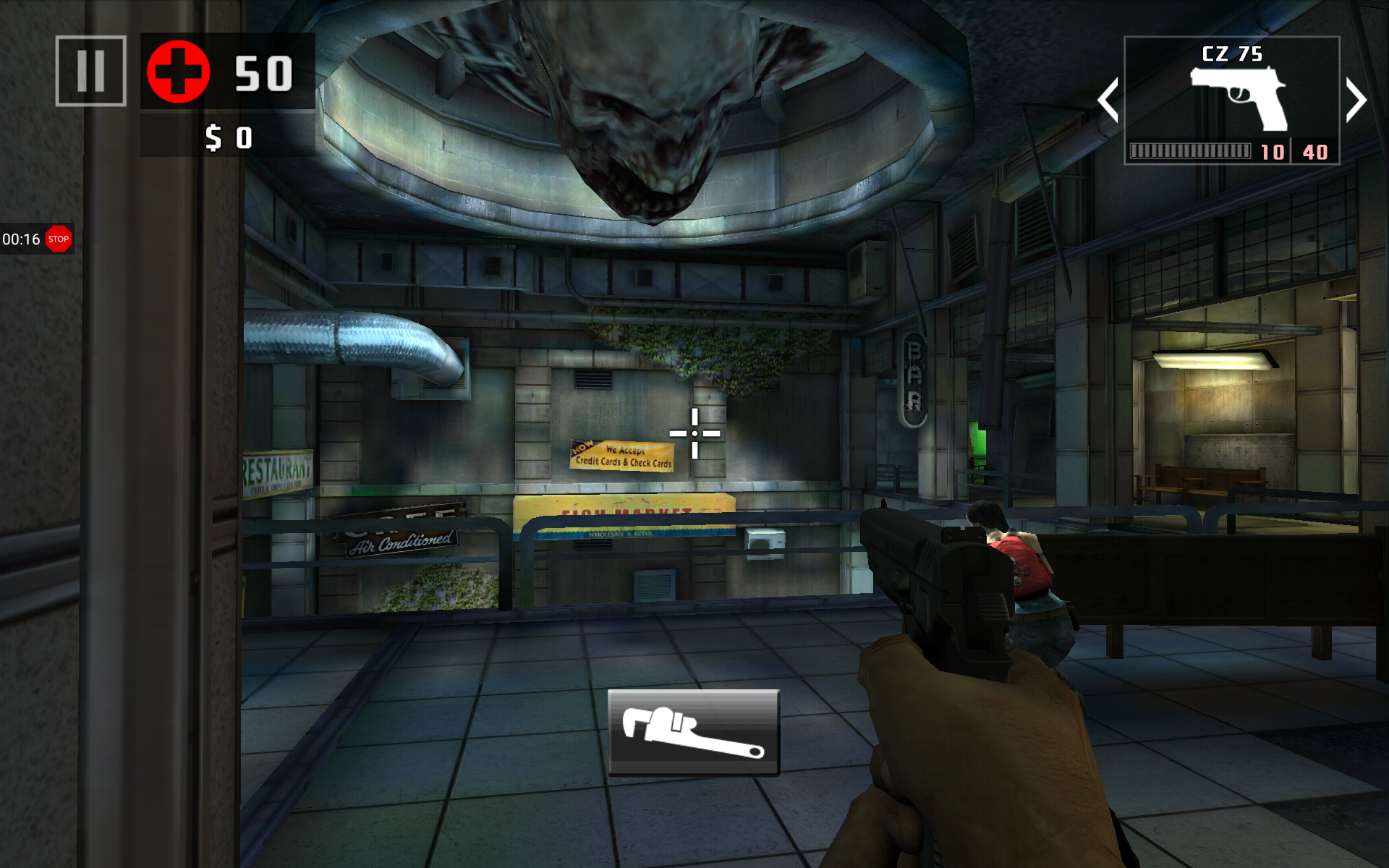This screenshot has height=868, width=1389.
Task: Use the red cross health kit
Action: 179,72
